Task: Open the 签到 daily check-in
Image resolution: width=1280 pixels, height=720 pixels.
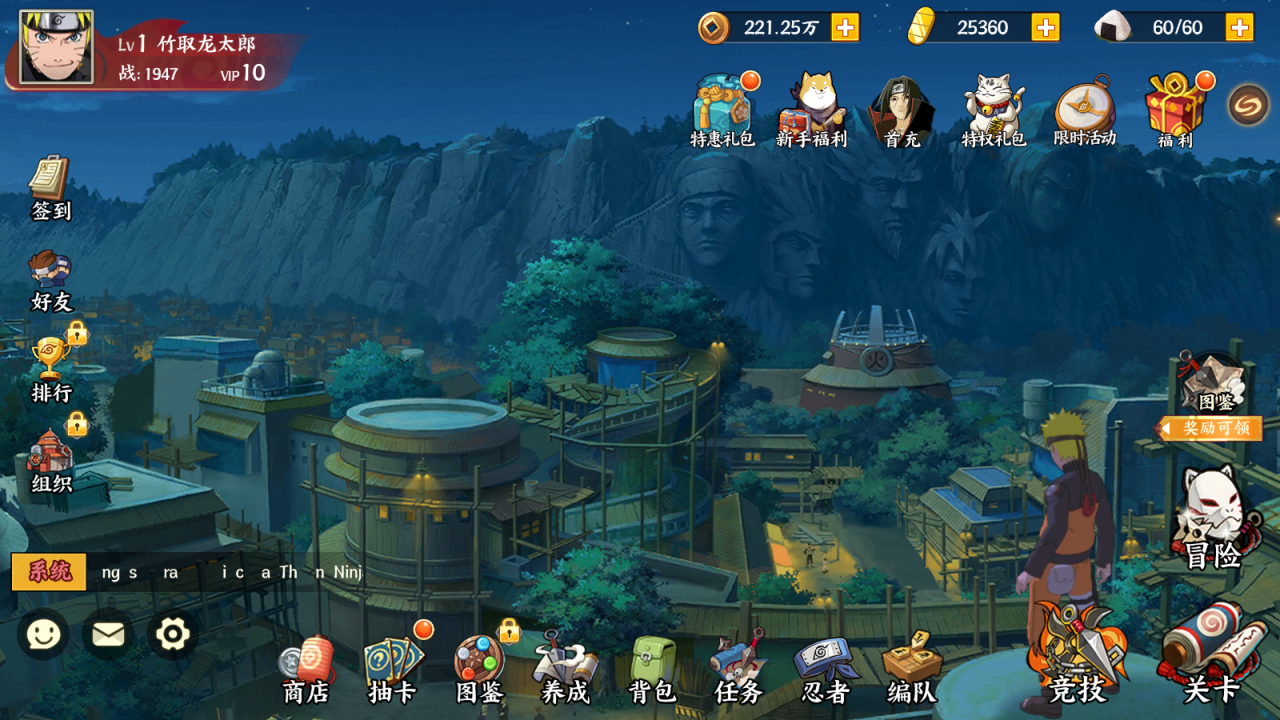Action: 50,187
